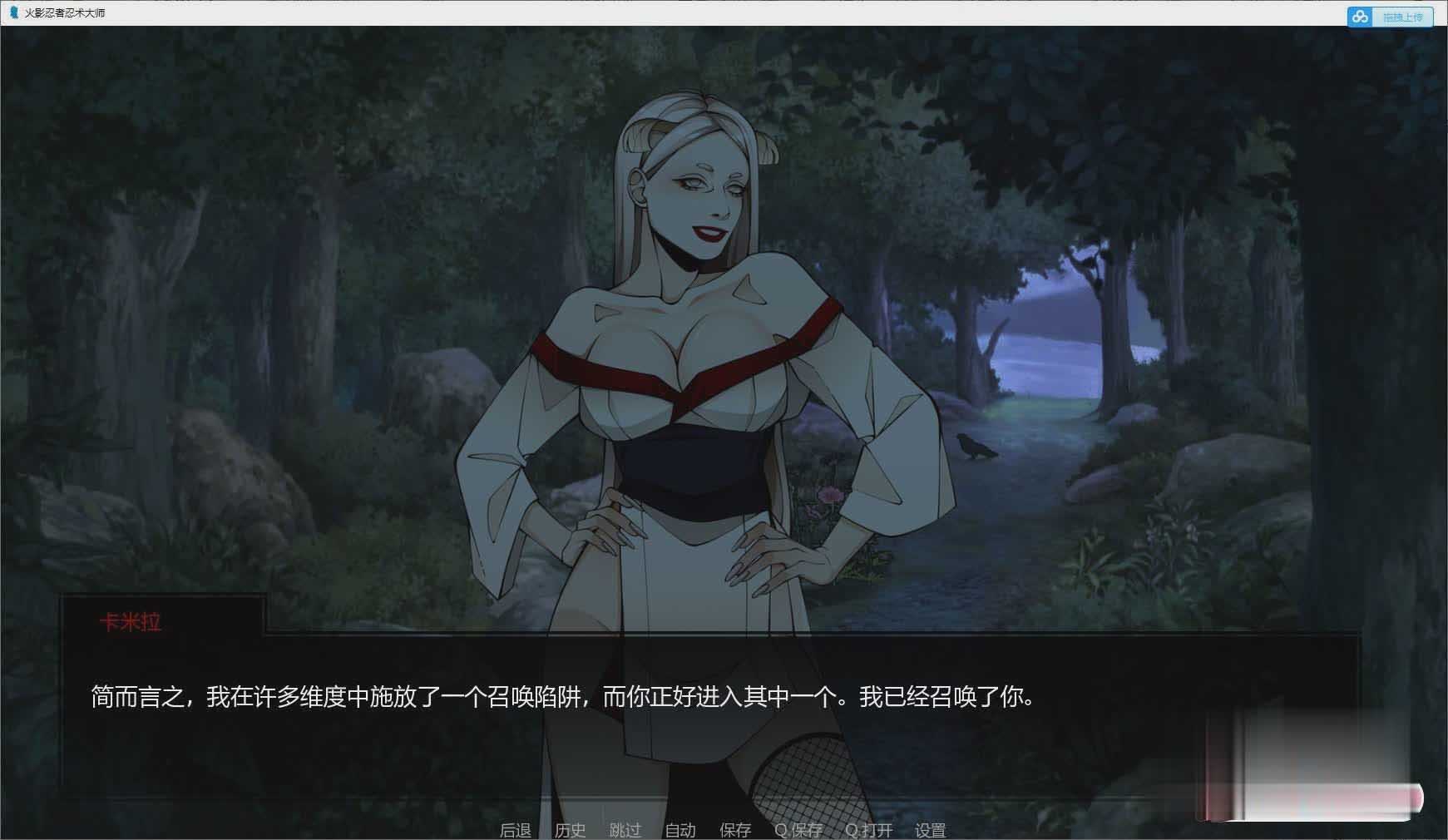Click the Q.保存 quick-save control
This screenshot has height=840, width=1448.
[x=798, y=829]
